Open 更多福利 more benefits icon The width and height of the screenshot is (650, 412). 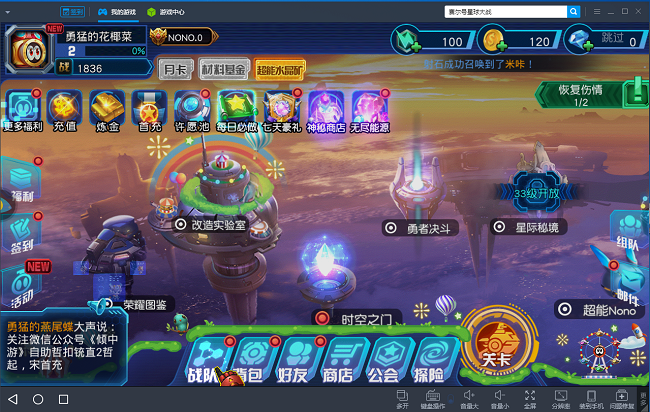coord(21,110)
